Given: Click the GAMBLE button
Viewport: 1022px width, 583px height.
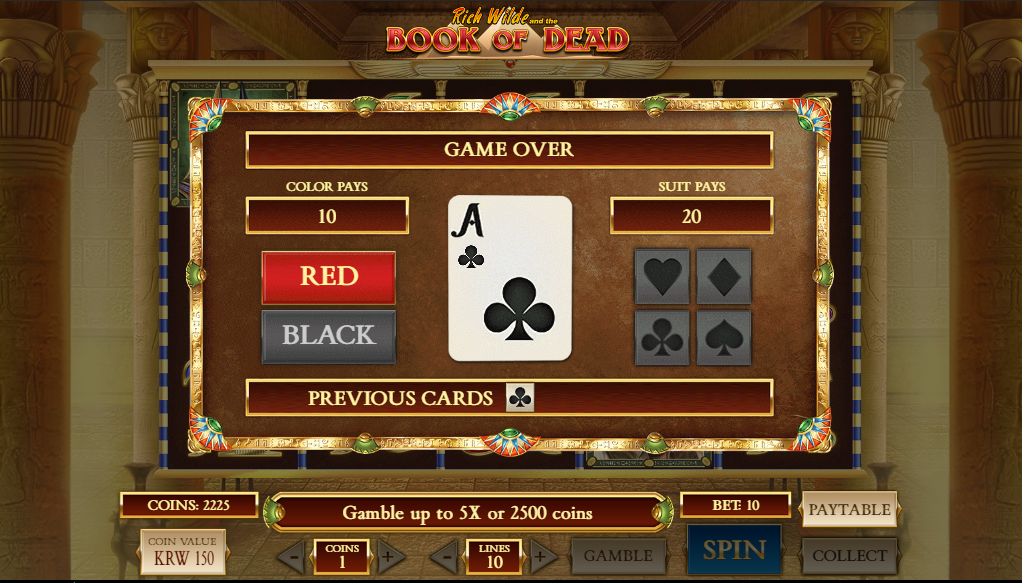Looking at the screenshot, I should tap(618, 556).
